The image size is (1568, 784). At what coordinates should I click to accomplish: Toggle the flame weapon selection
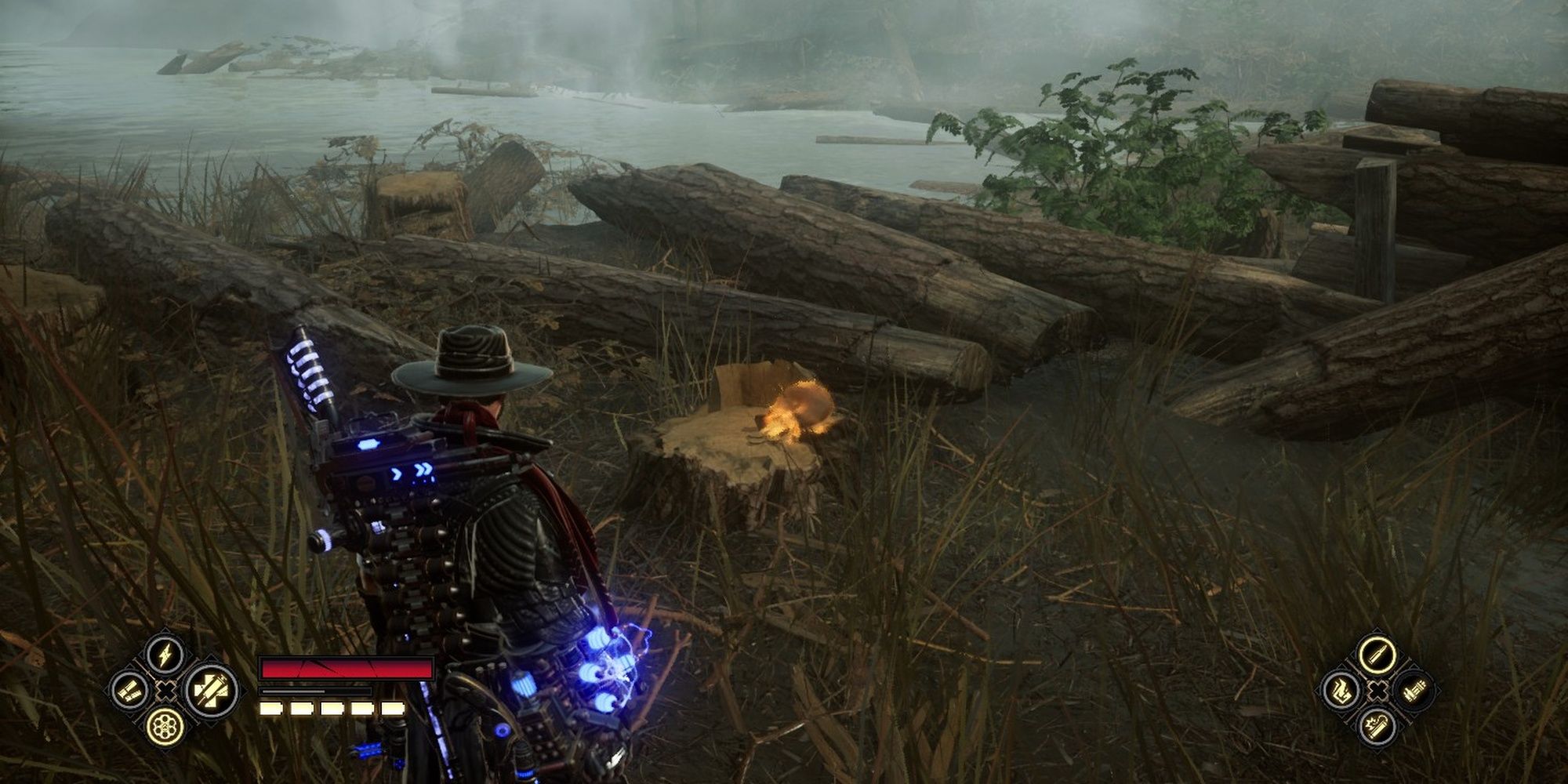[x=1342, y=691]
